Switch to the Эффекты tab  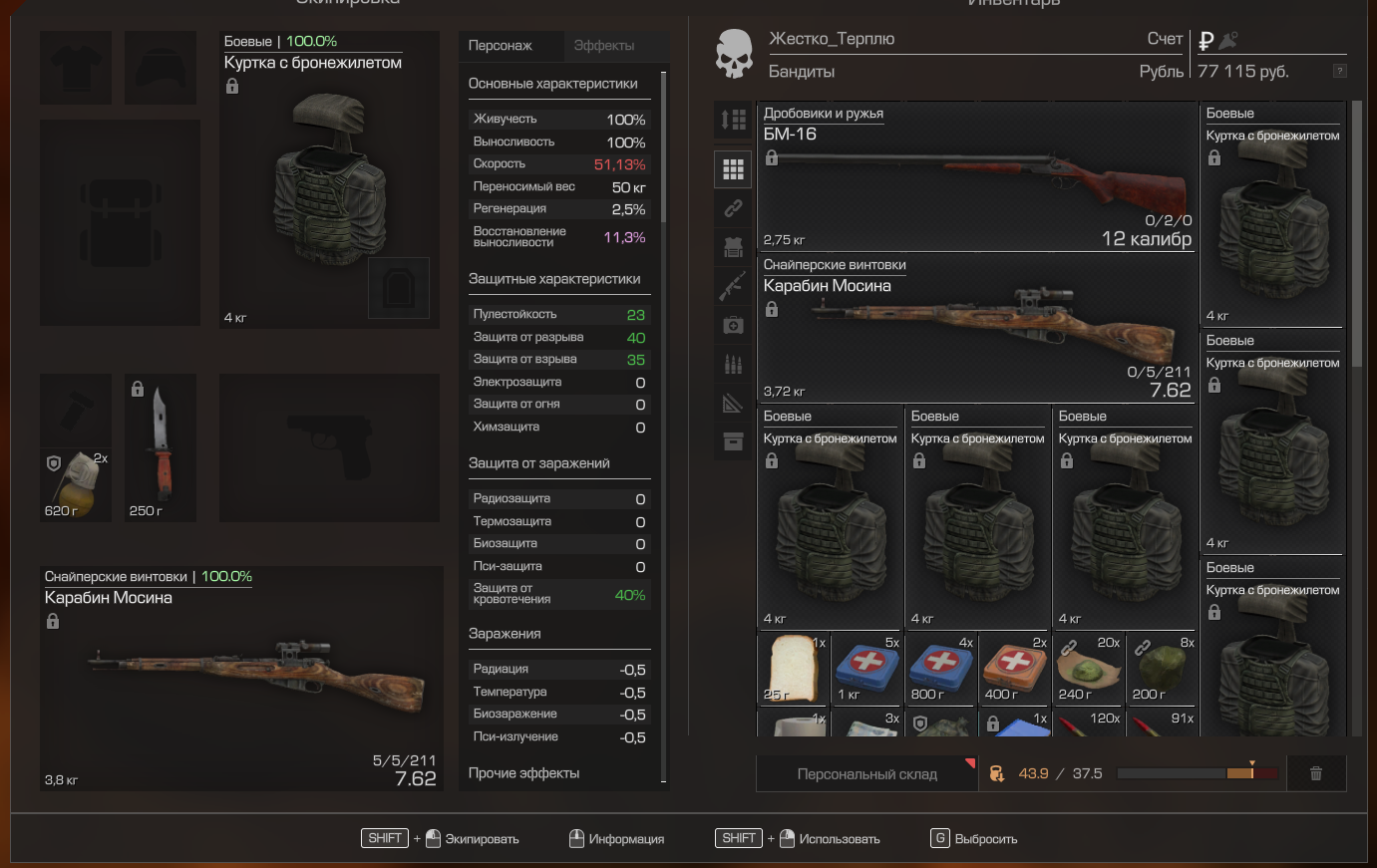[x=604, y=46]
